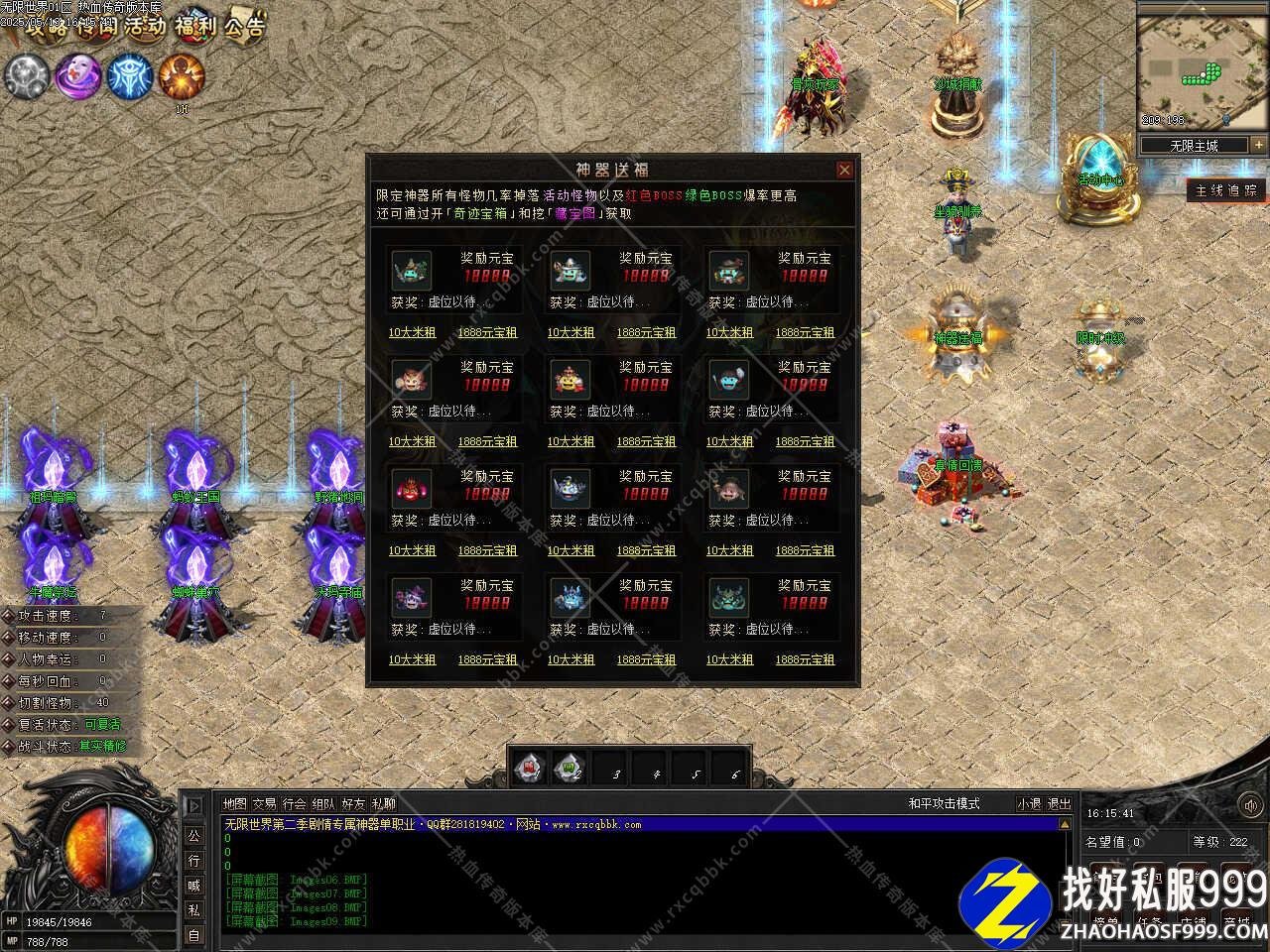Viewport: 1270px width, 952px height.
Task: Open the 交易 trade tab
Action: coord(264,803)
